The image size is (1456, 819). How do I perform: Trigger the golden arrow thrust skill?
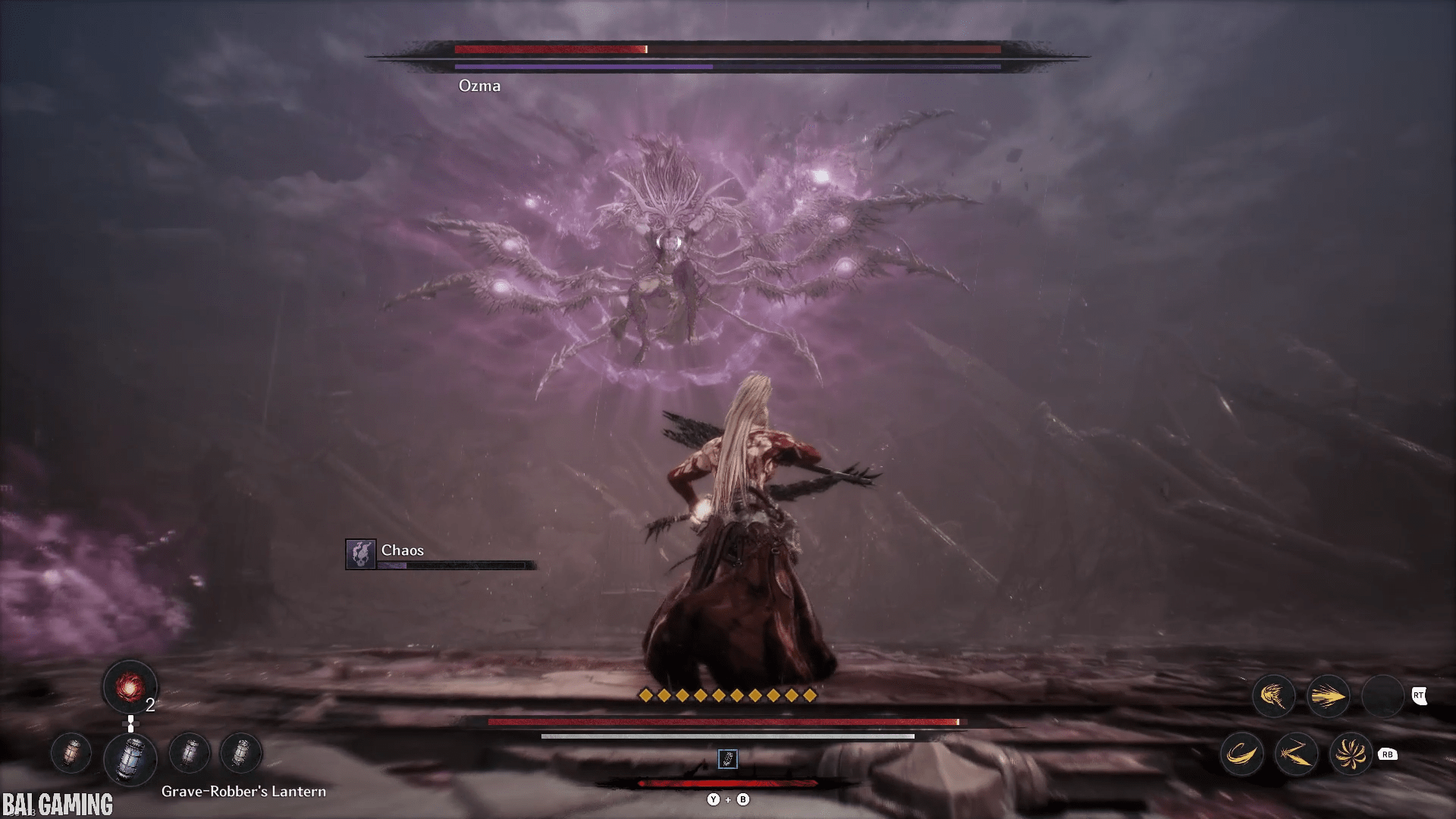[1328, 695]
